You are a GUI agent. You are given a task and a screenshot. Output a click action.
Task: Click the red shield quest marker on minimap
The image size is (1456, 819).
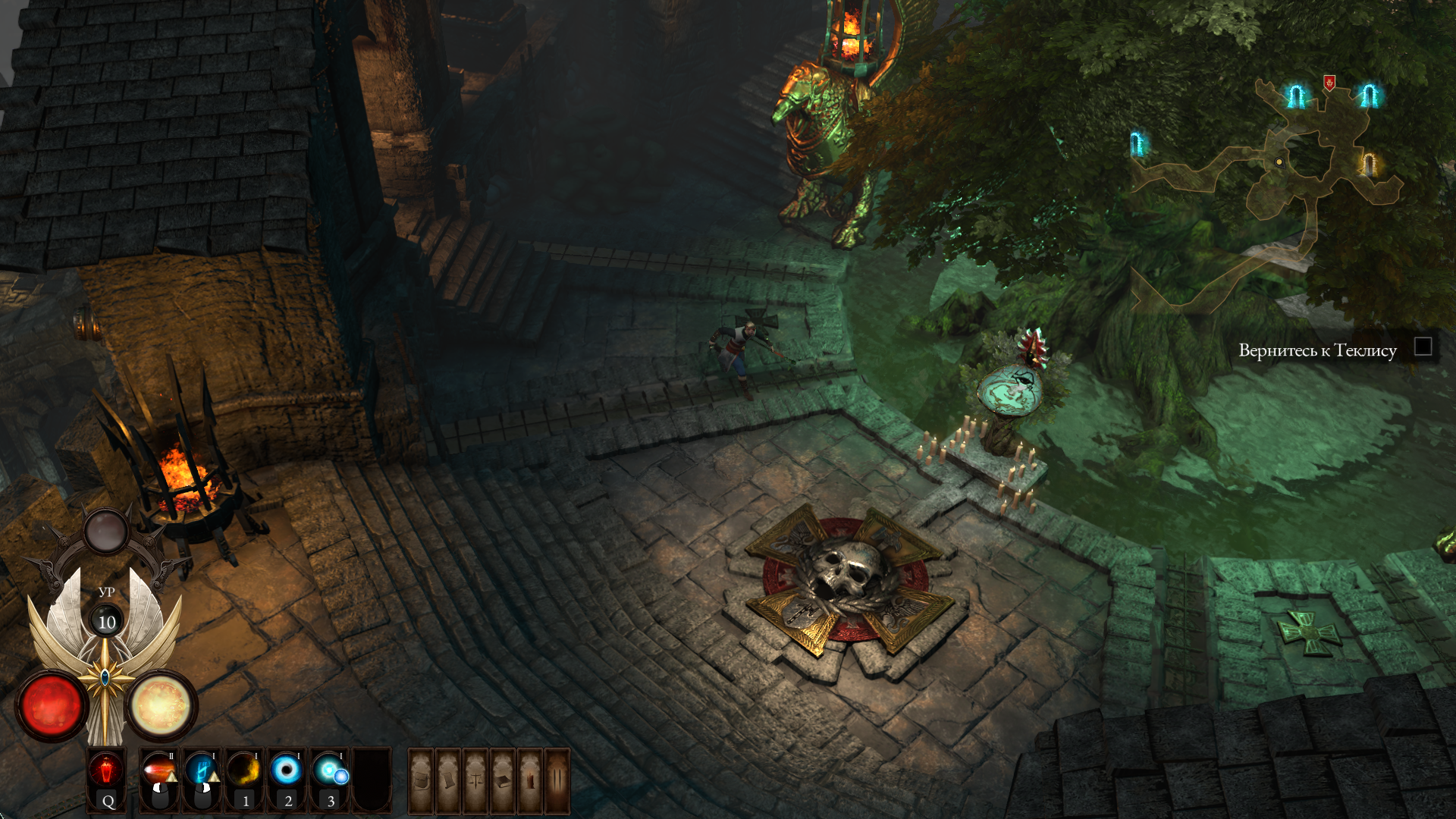point(1329,82)
